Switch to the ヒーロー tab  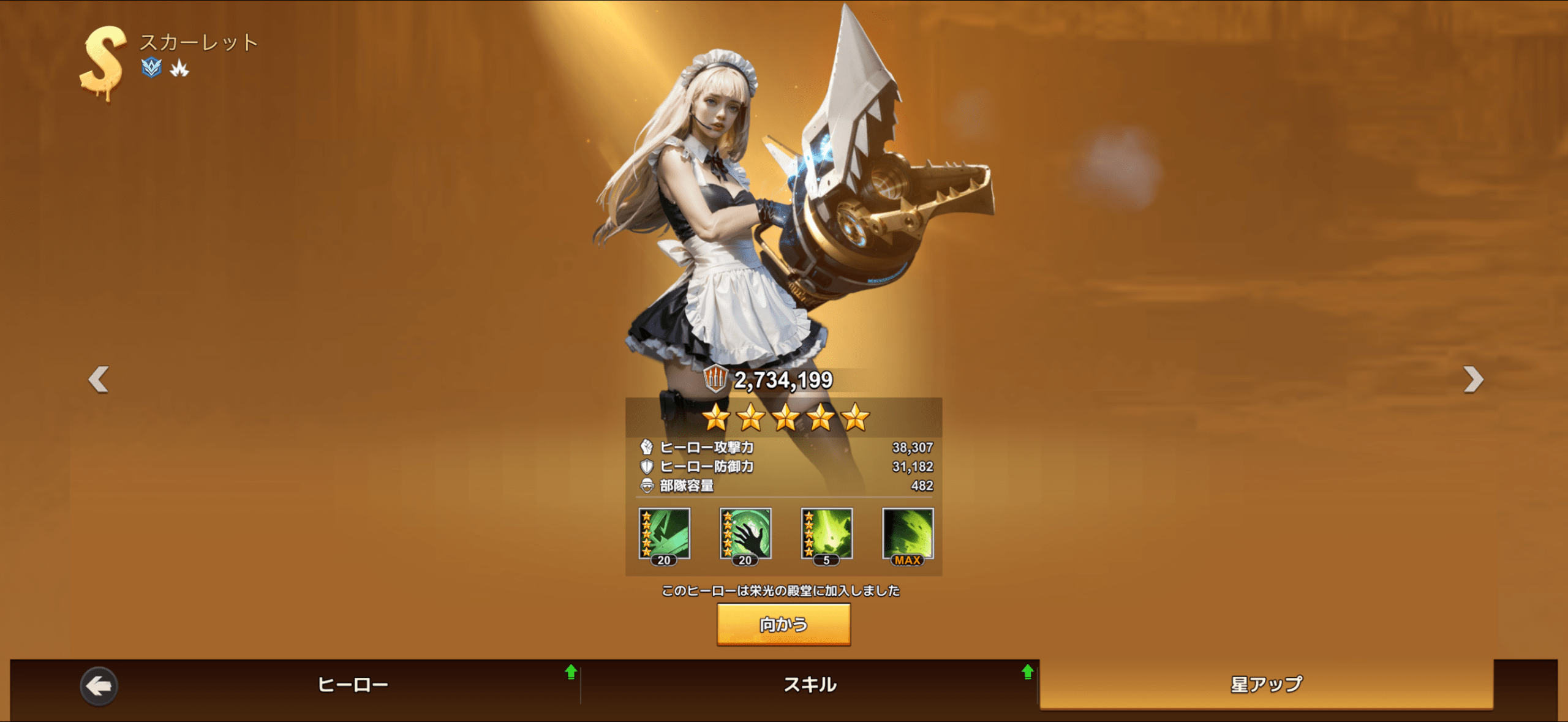[x=353, y=684]
